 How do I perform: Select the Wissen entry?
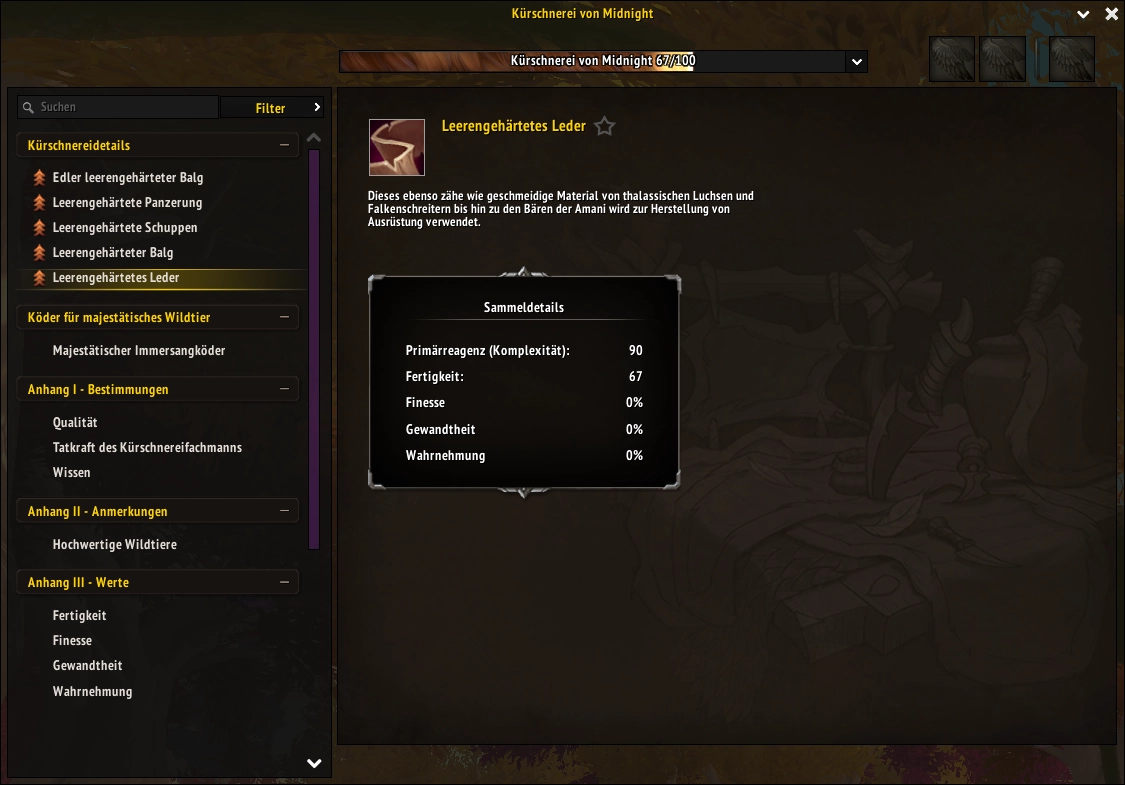coord(72,473)
